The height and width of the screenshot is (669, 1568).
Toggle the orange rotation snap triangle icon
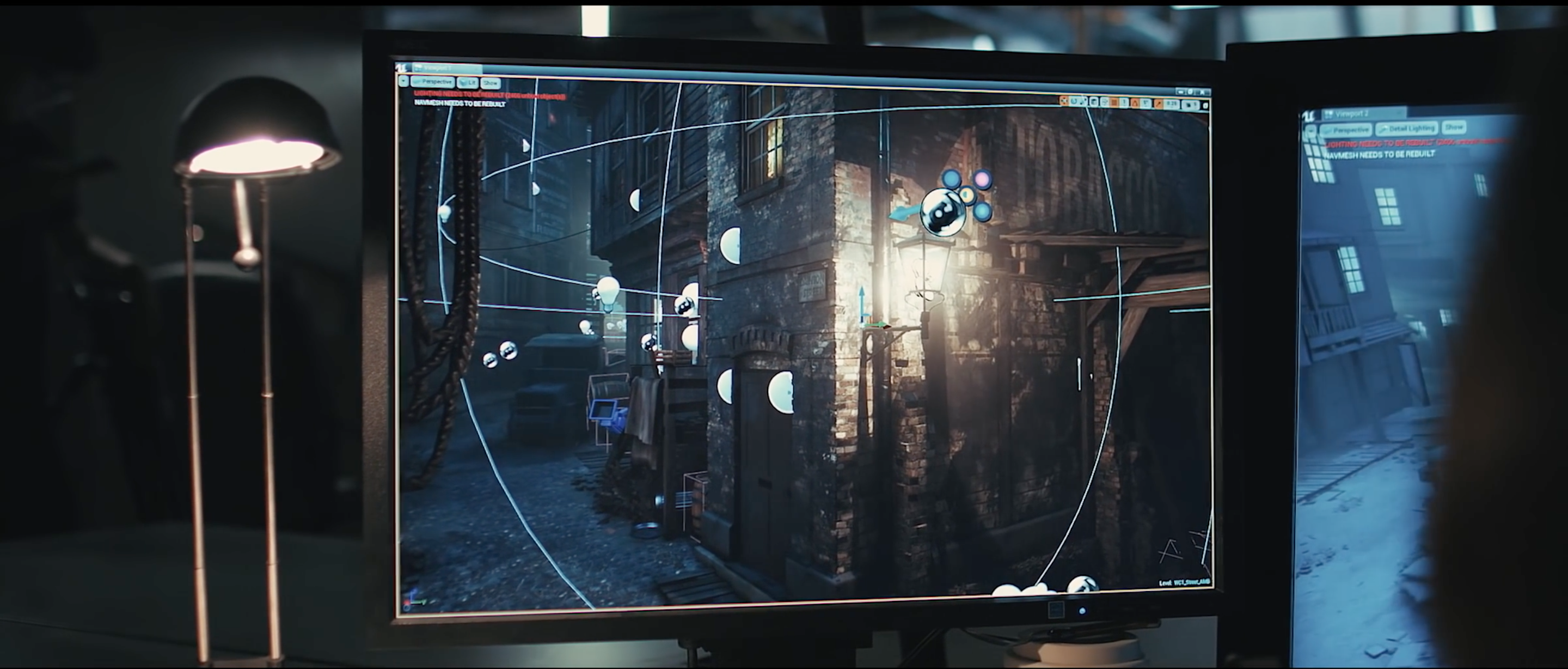(x=1135, y=104)
